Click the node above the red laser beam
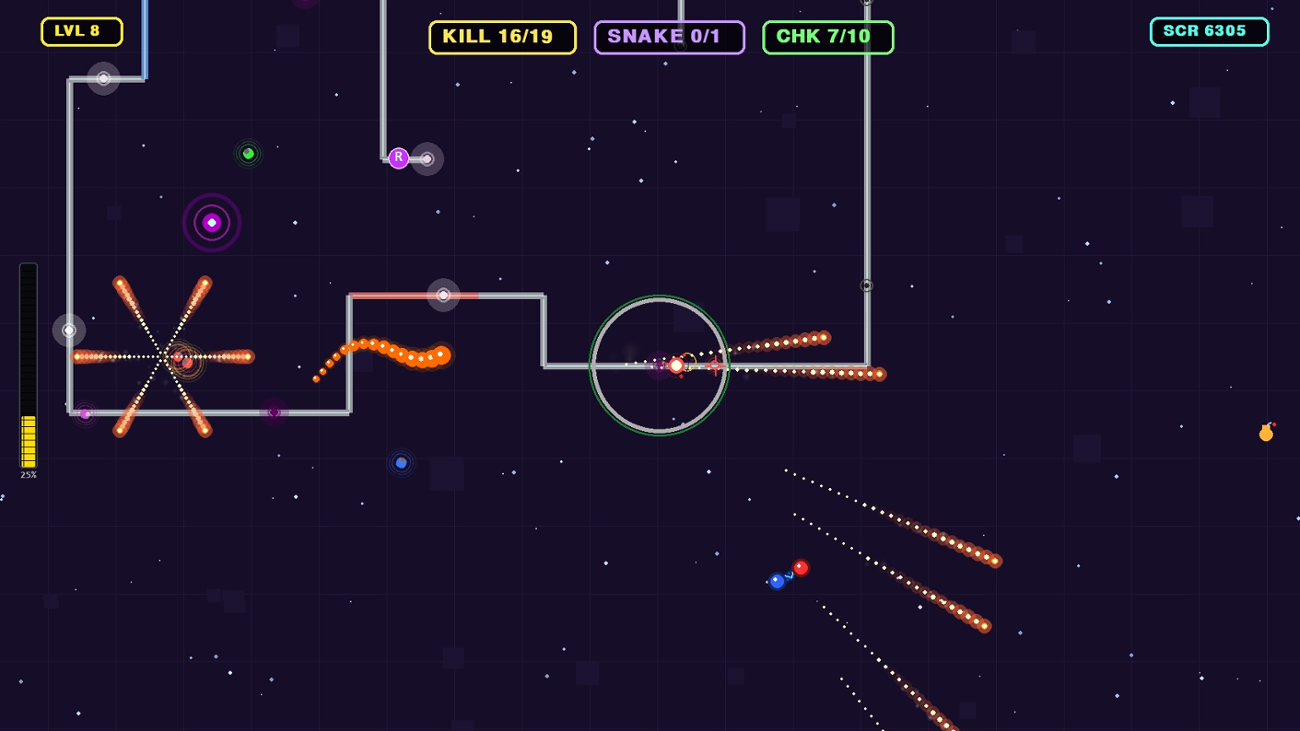1300x731 pixels. 443,293
